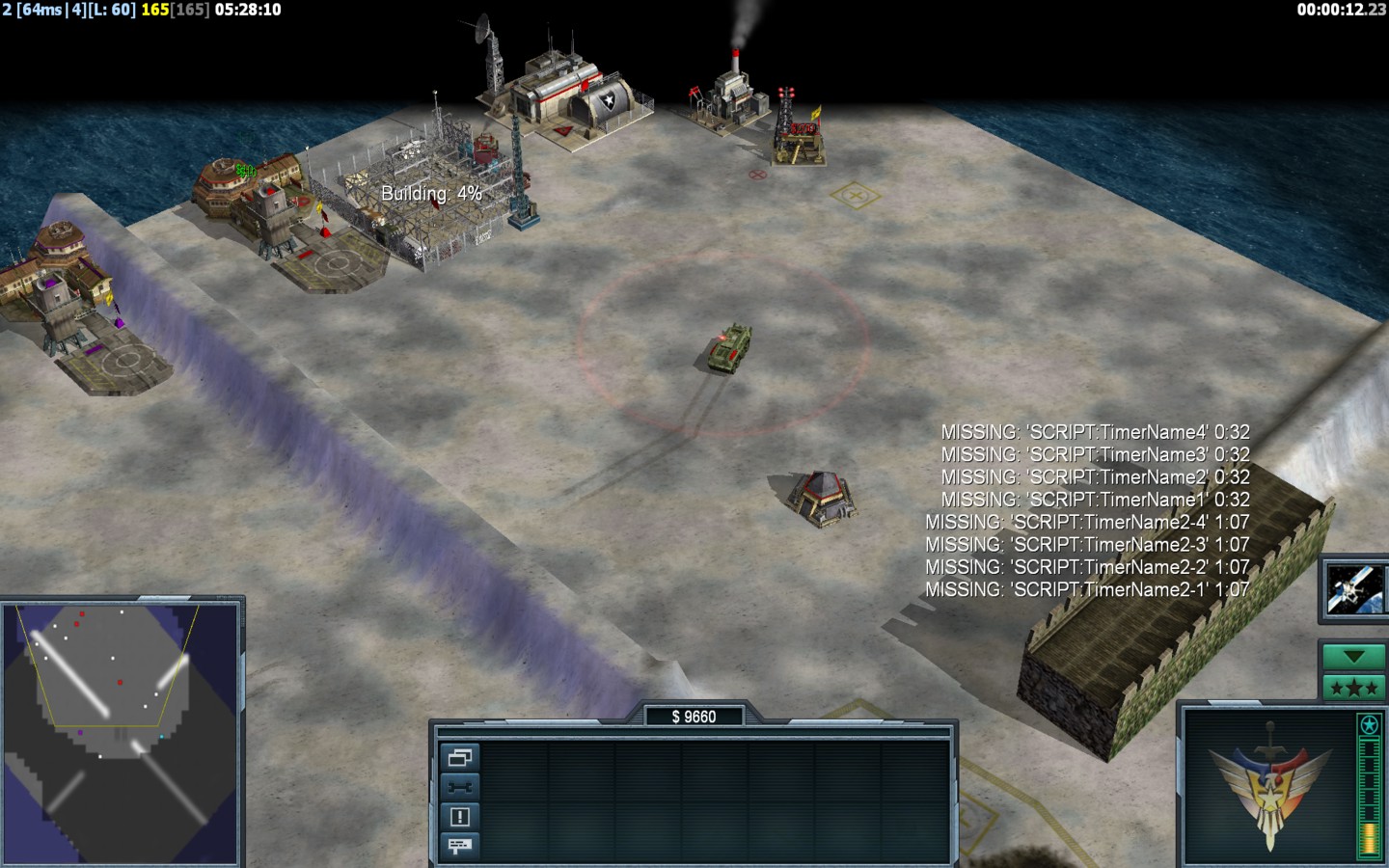Screen dimensions: 1389x868
Task: Open the options menu with the overlapping windows icon
Action: tap(459, 758)
